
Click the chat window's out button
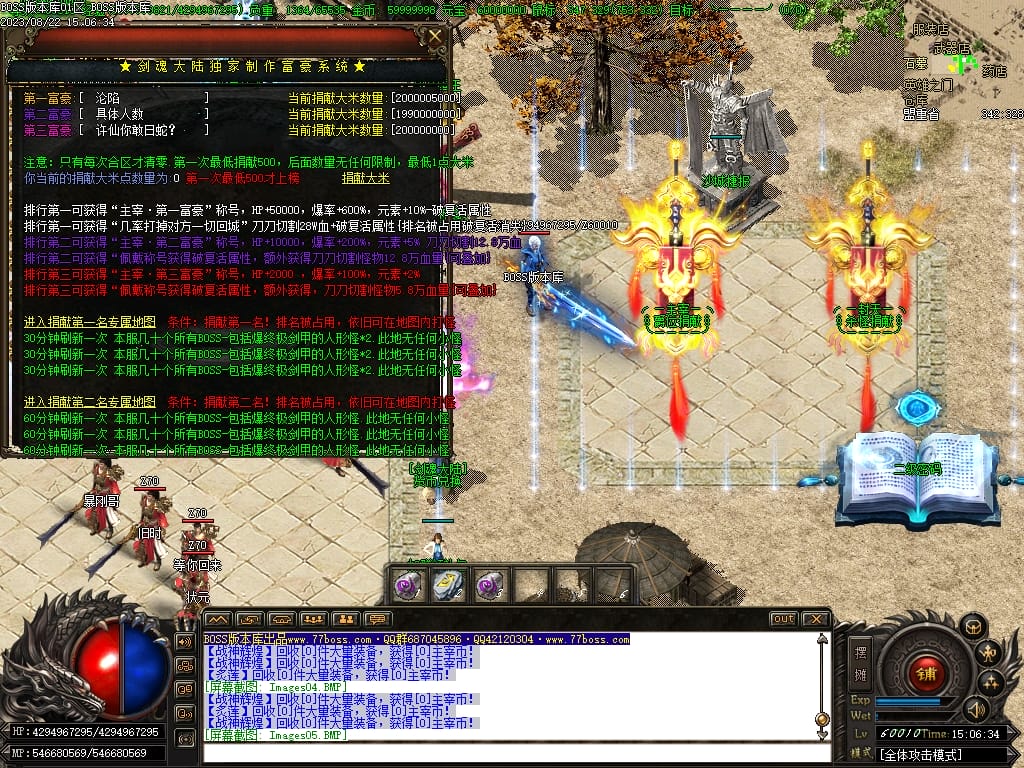(x=783, y=619)
